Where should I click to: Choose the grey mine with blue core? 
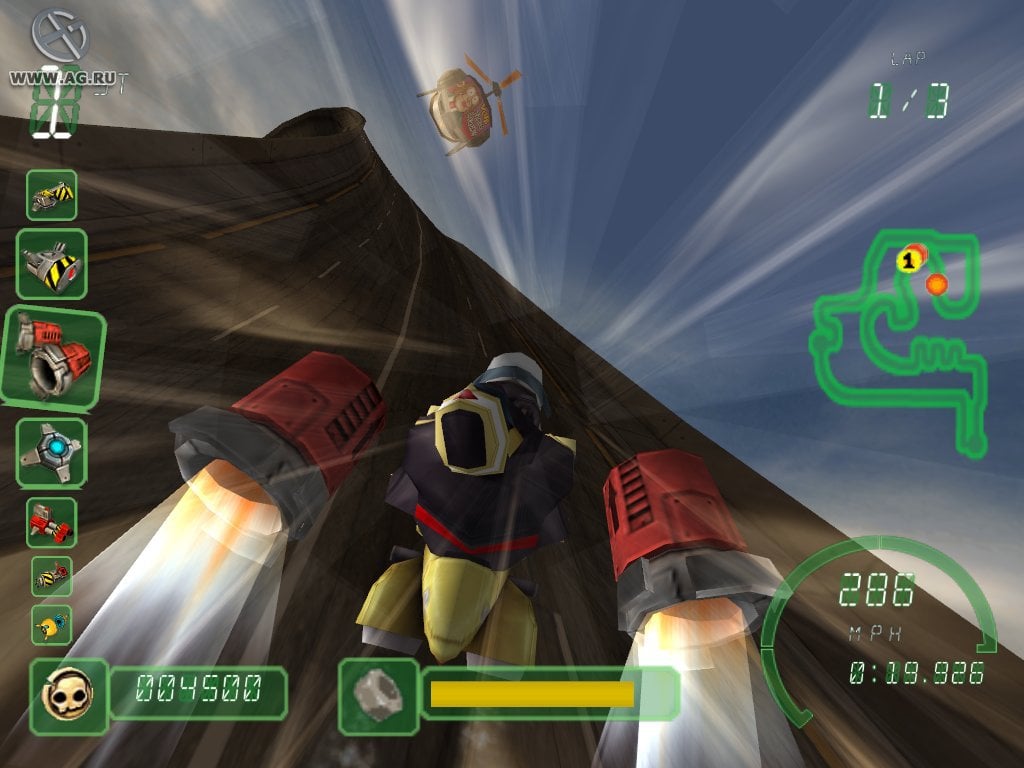[x=51, y=452]
